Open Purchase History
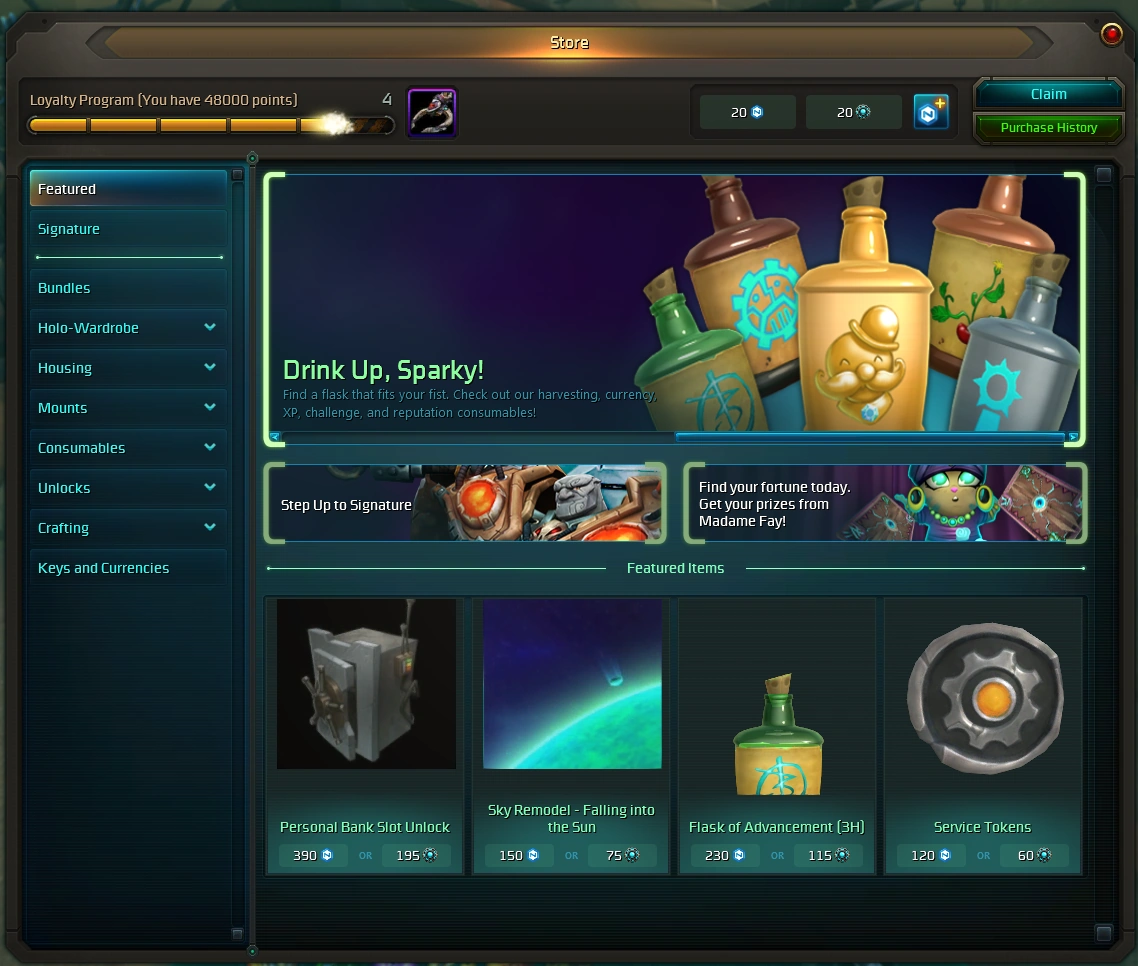1138x966 pixels. coord(1048,128)
